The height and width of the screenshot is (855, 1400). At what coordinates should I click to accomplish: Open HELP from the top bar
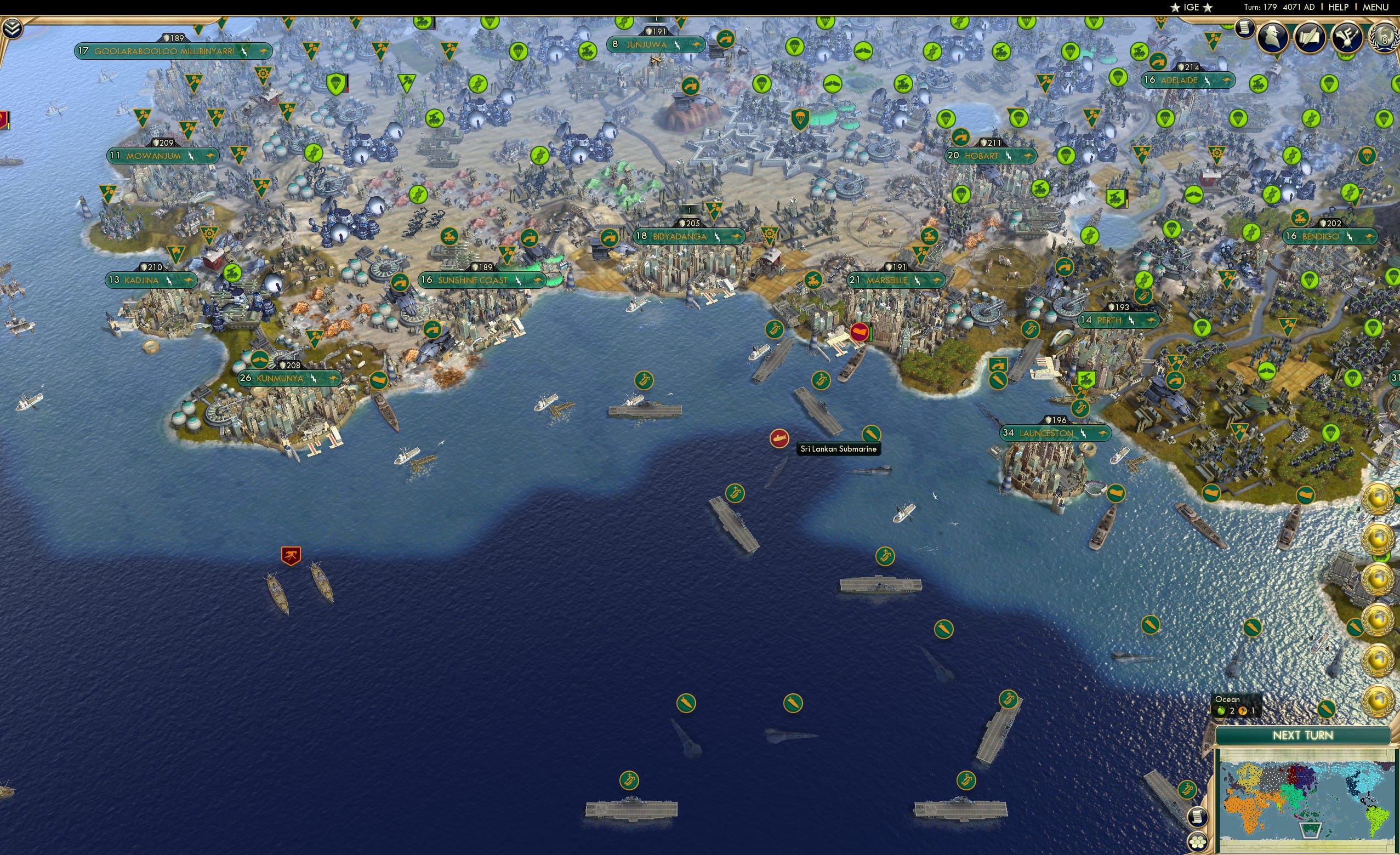point(1339,7)
